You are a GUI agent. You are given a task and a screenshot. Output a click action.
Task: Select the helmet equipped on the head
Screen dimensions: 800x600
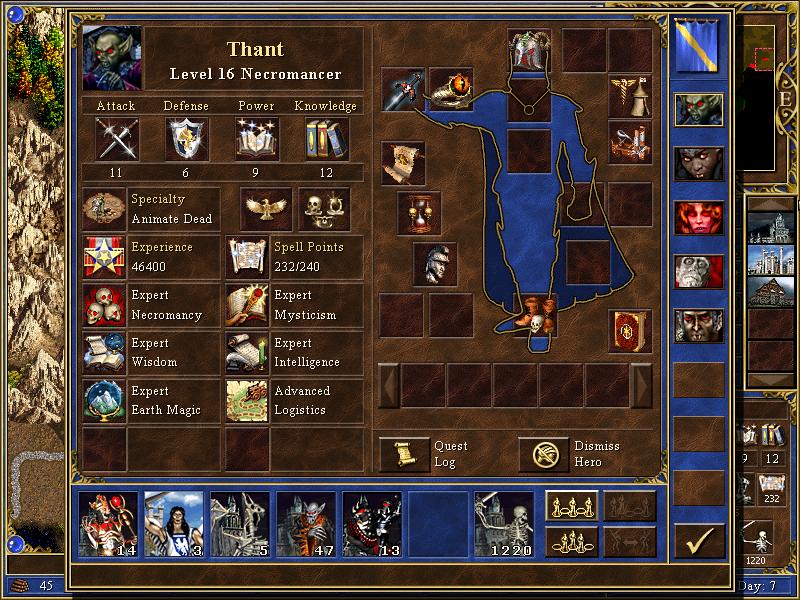coord(529,50)
